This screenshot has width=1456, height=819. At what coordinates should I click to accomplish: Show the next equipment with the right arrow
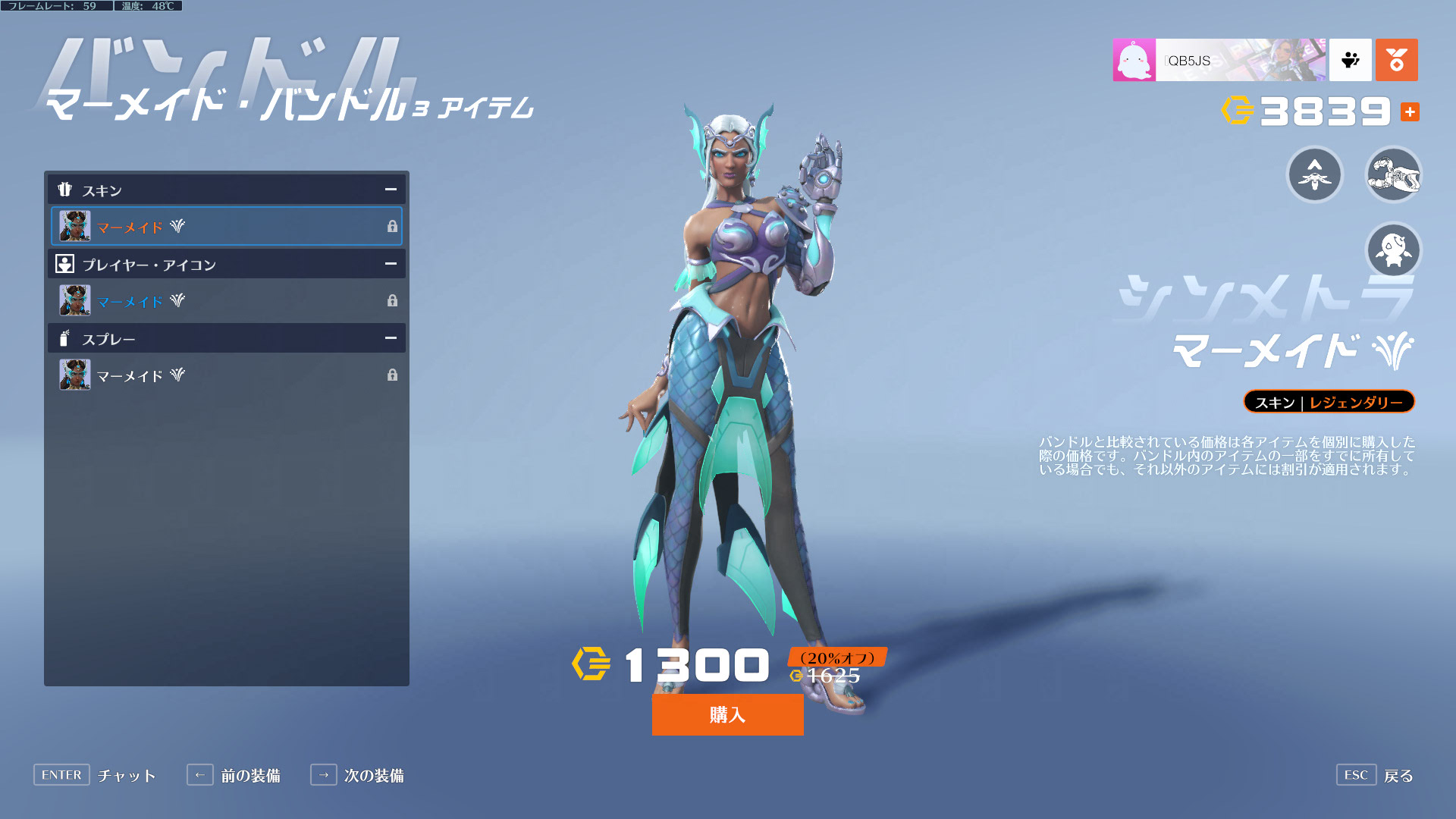point(324,775)
